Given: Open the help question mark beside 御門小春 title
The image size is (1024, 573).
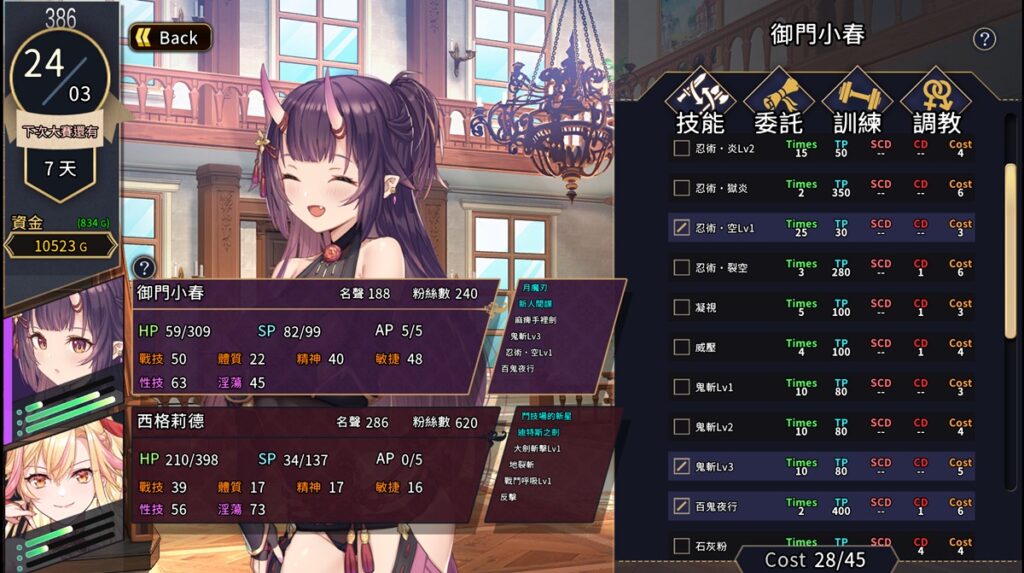Looking at the screenshot, I should [x=984, y=39].
